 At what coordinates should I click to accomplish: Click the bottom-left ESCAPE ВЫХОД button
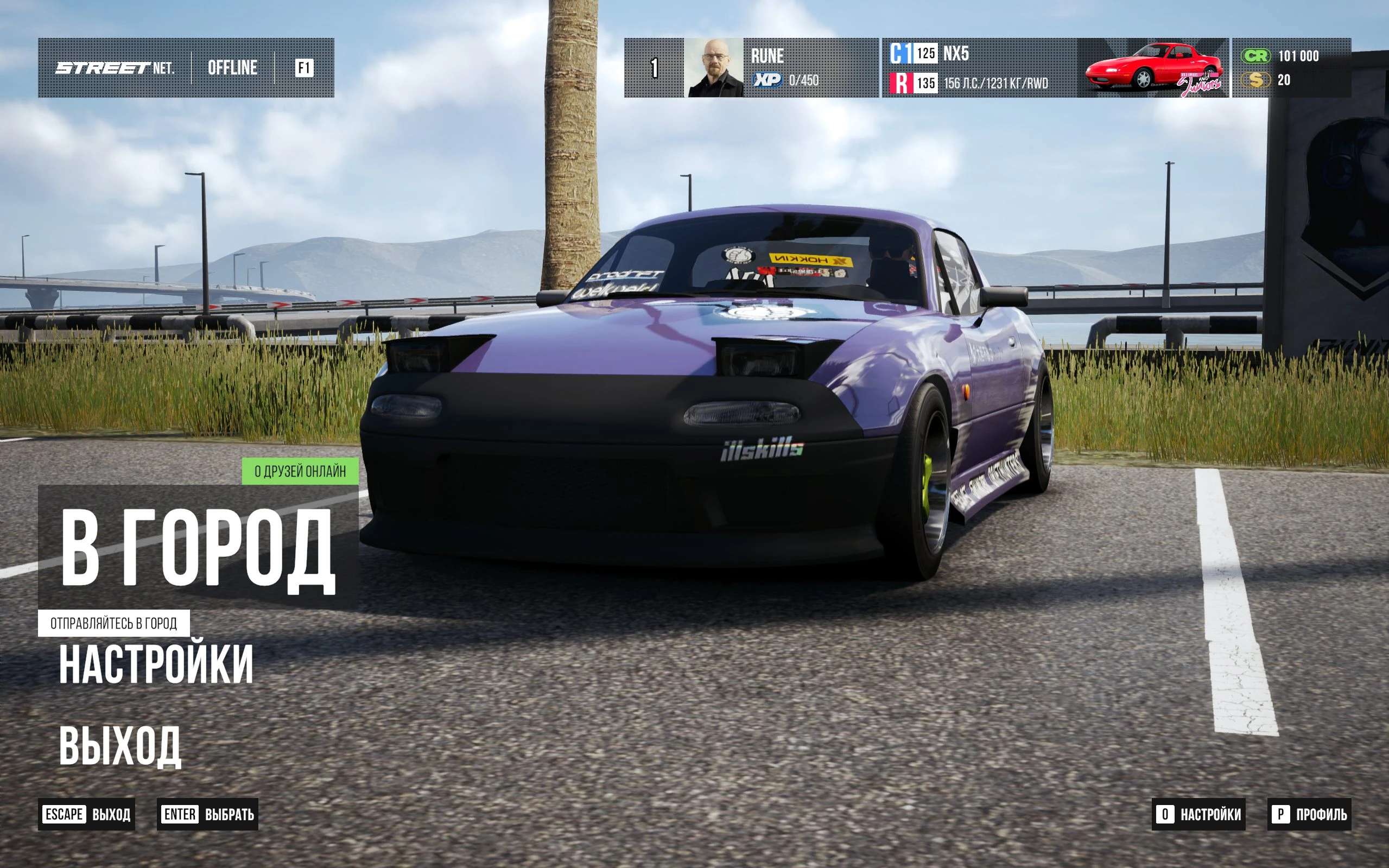[x=87, y=814]
